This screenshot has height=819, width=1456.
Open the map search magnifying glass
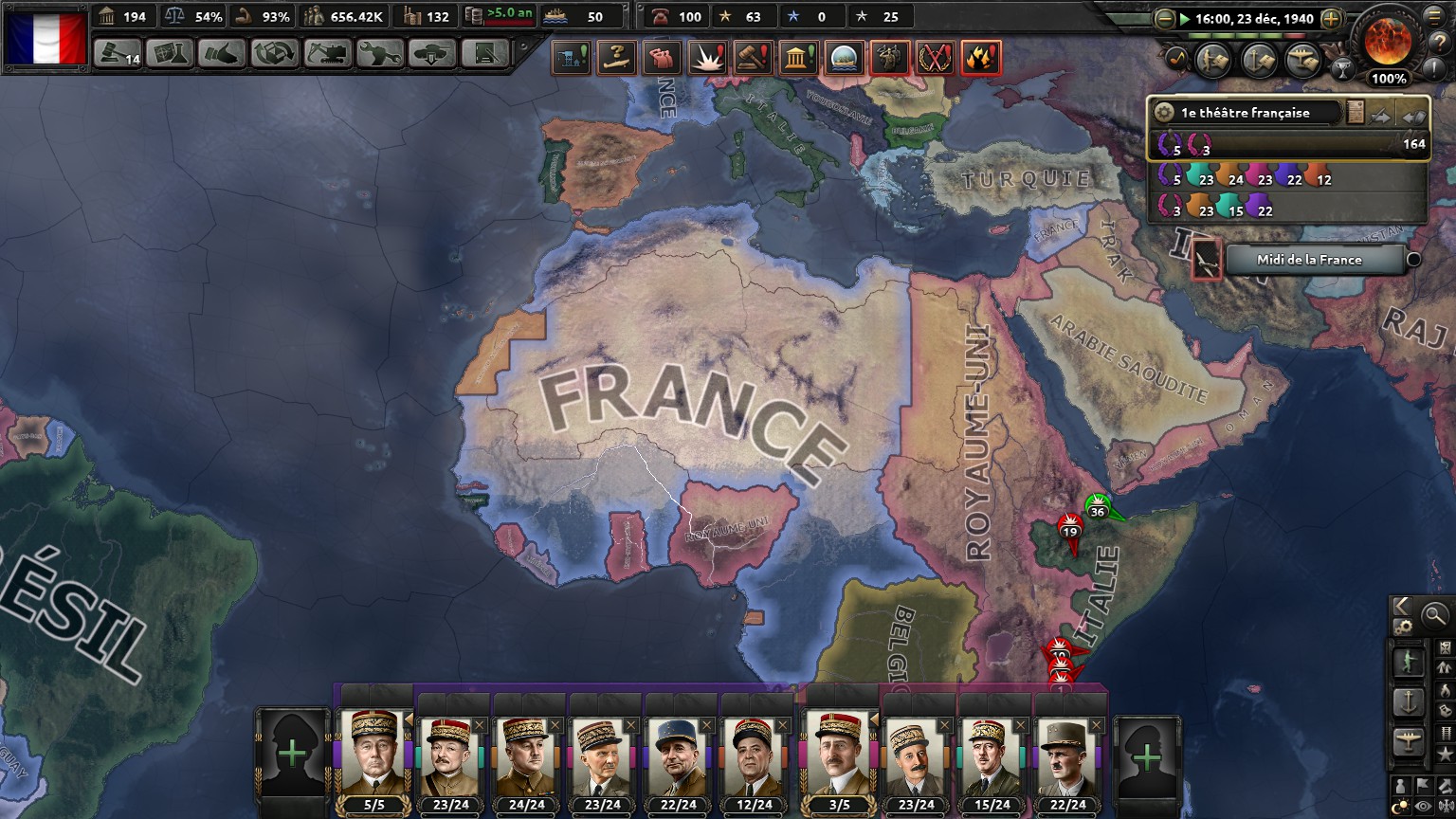point(1435,615)
